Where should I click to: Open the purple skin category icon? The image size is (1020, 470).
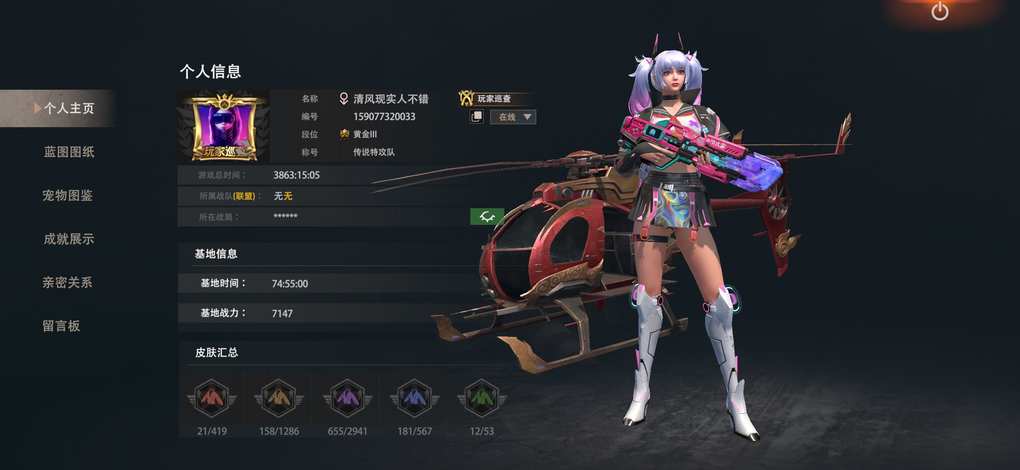pos(346,398)
